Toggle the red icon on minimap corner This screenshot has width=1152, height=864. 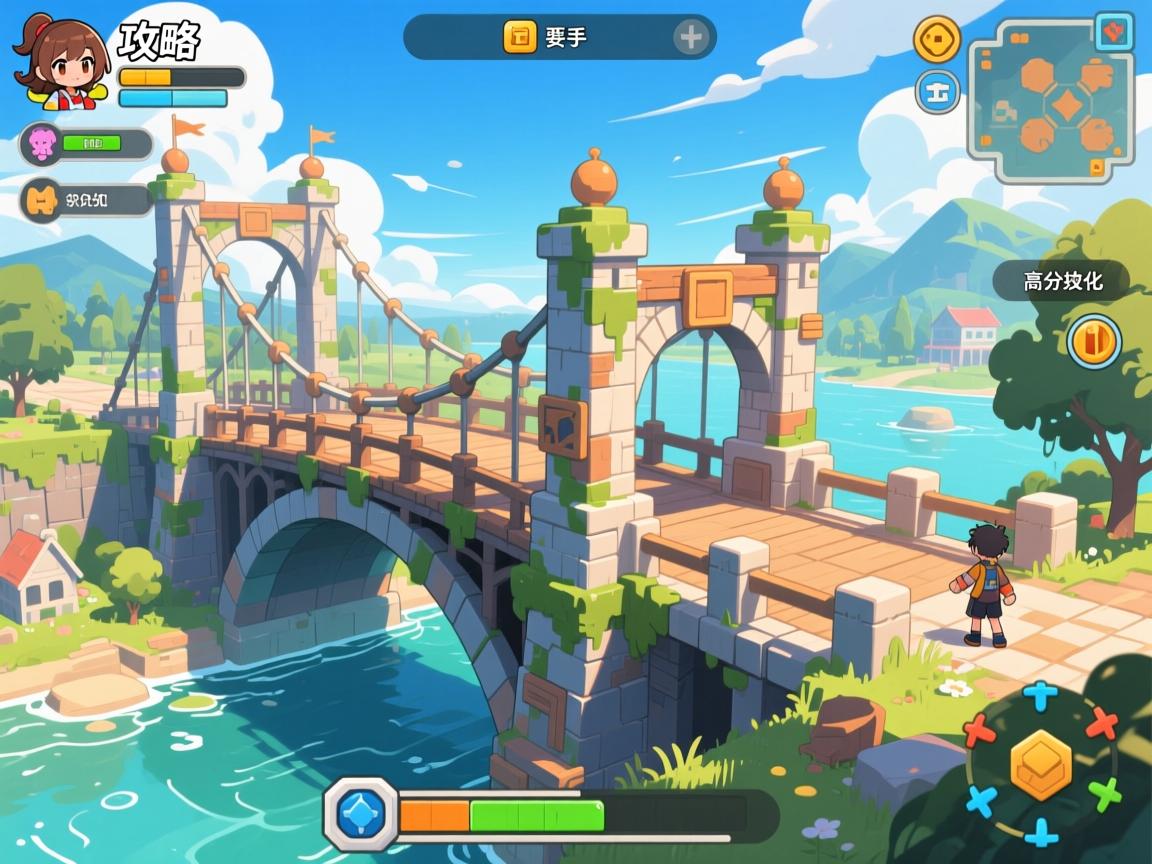(1113, 30)
